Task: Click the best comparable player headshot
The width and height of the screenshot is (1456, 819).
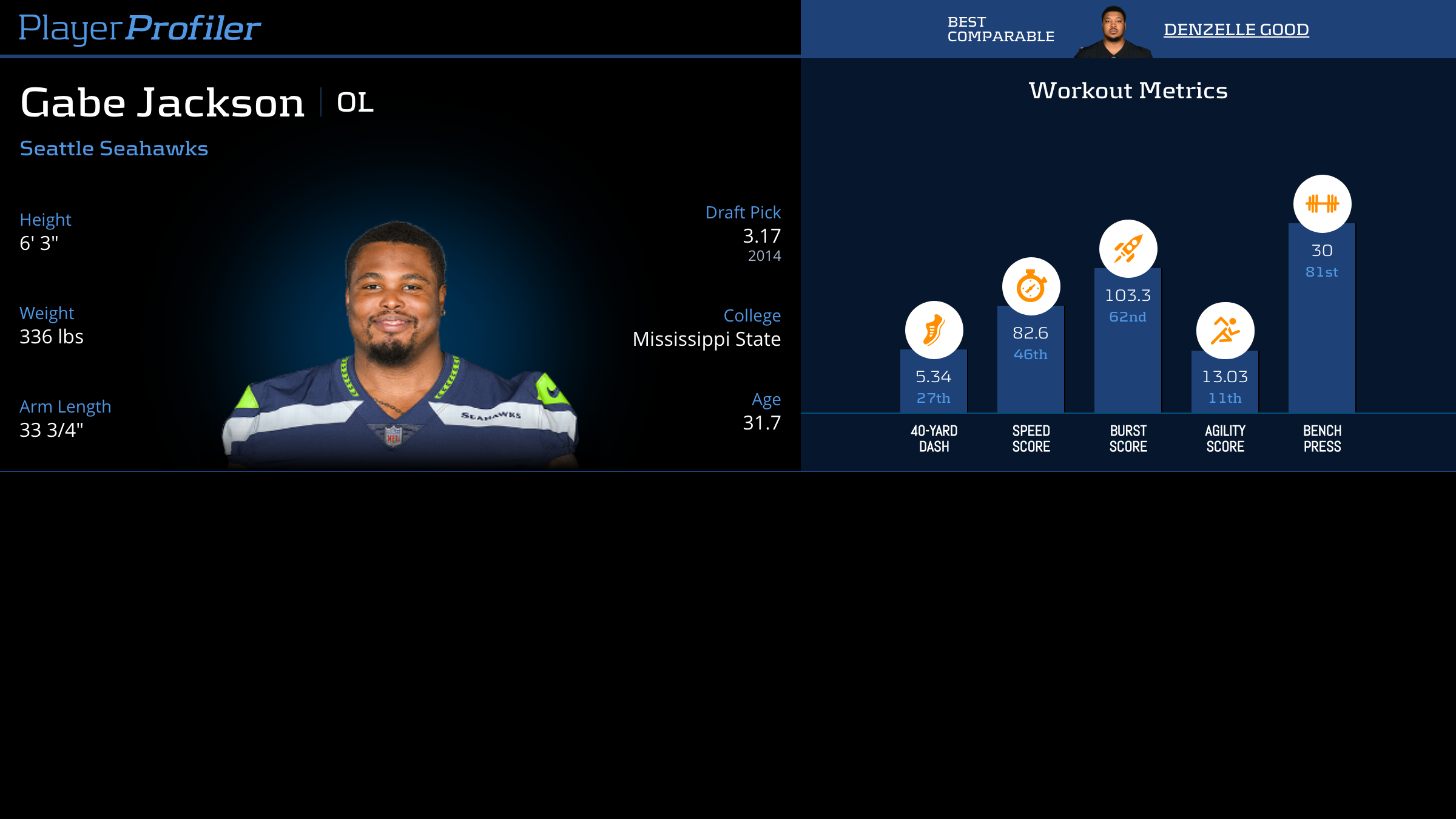Action: tap(1113, 33)
